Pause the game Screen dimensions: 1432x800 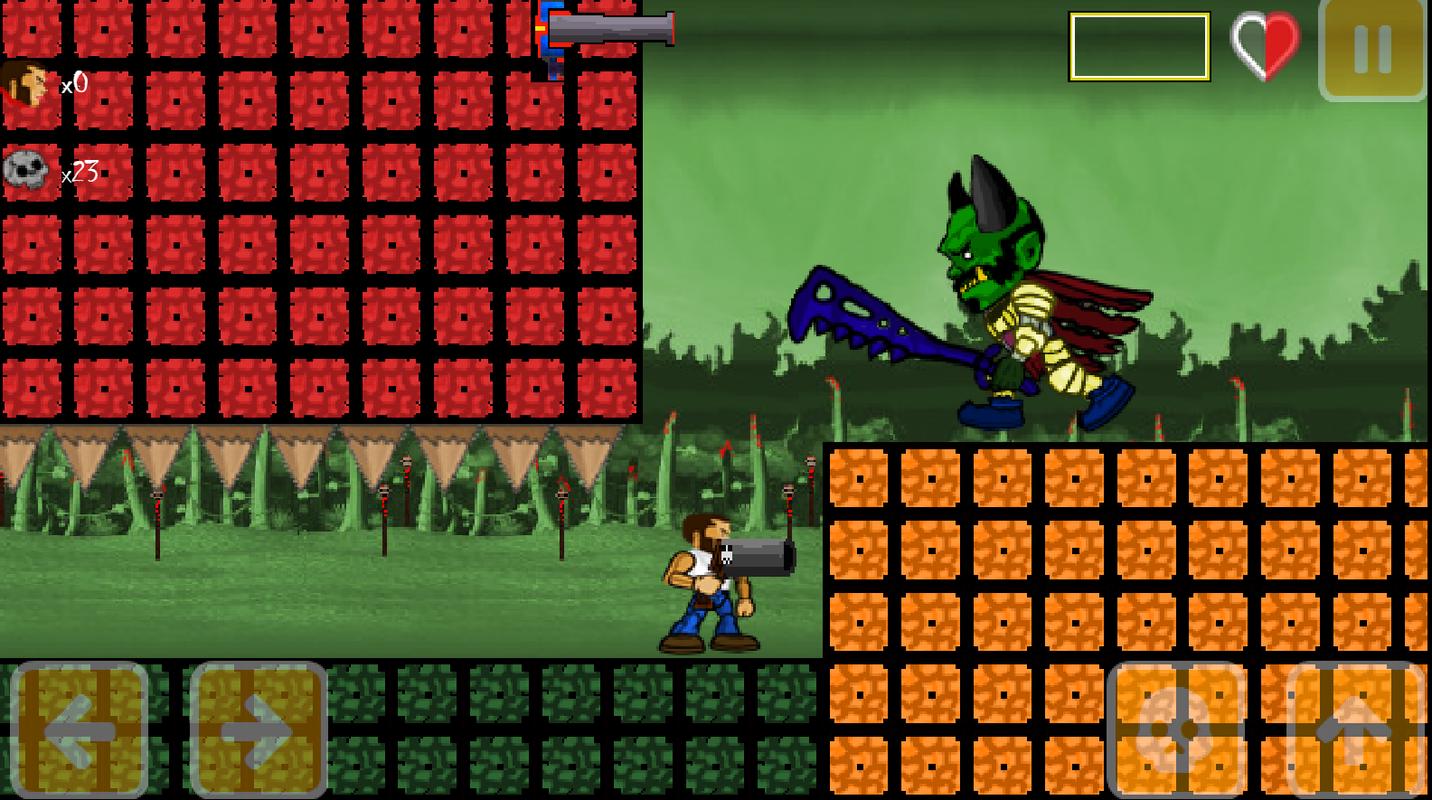click(x=1373, y=49)
